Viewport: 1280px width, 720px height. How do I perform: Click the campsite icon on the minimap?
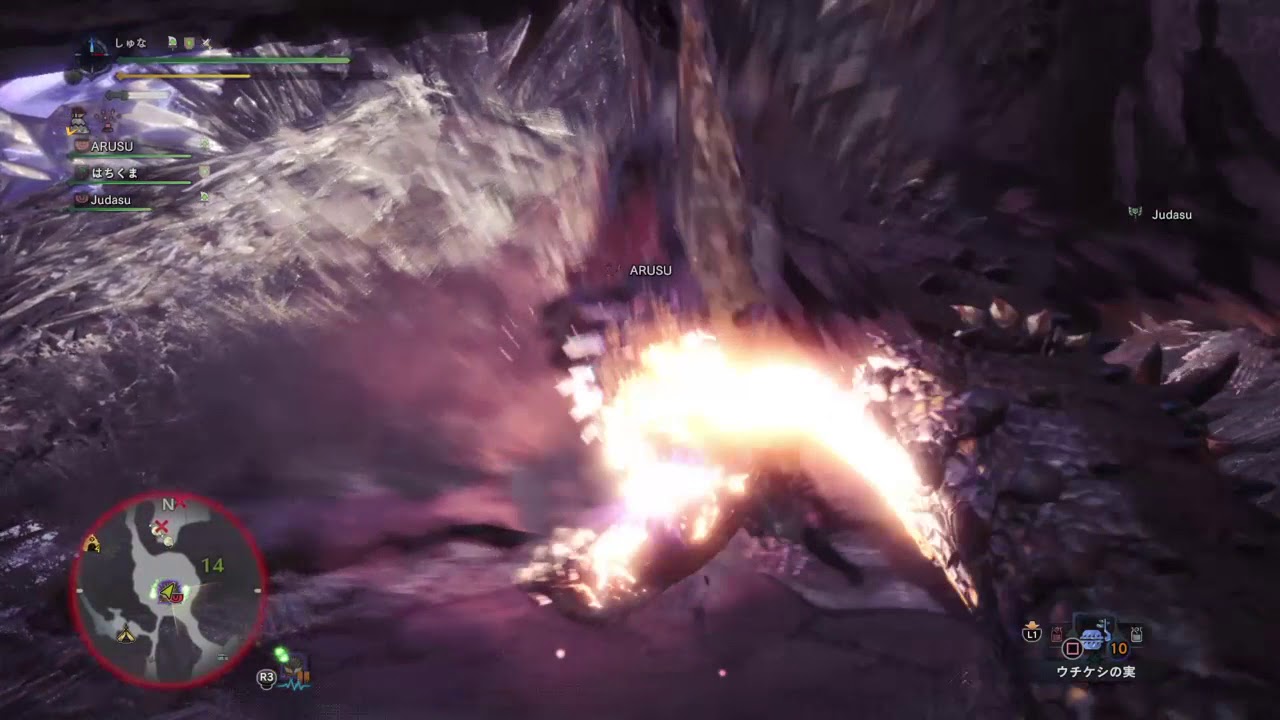tap(125, 633)
